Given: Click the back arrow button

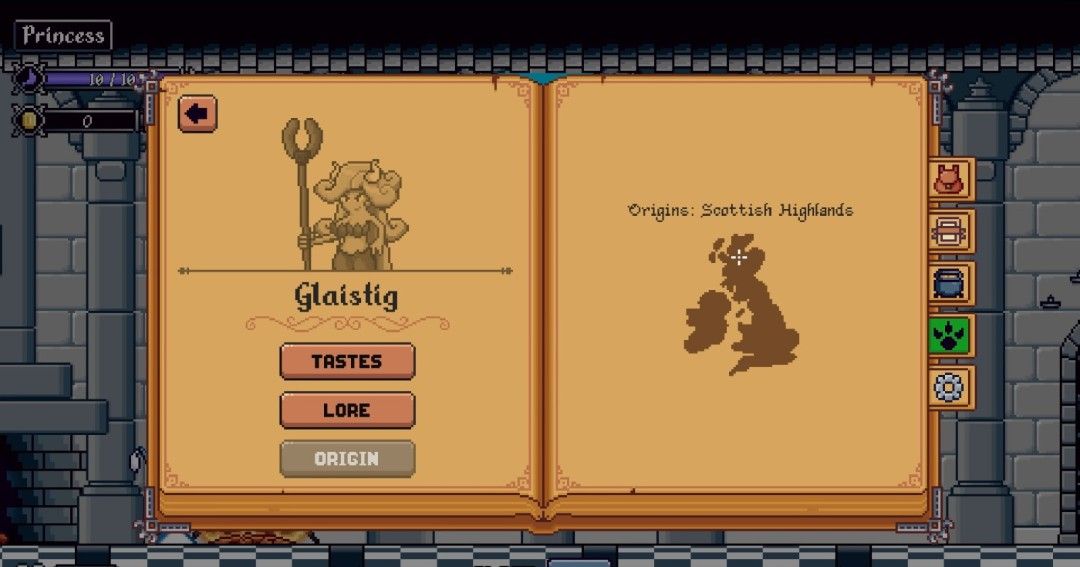Looking at the screenshot, I should point(197,114).
